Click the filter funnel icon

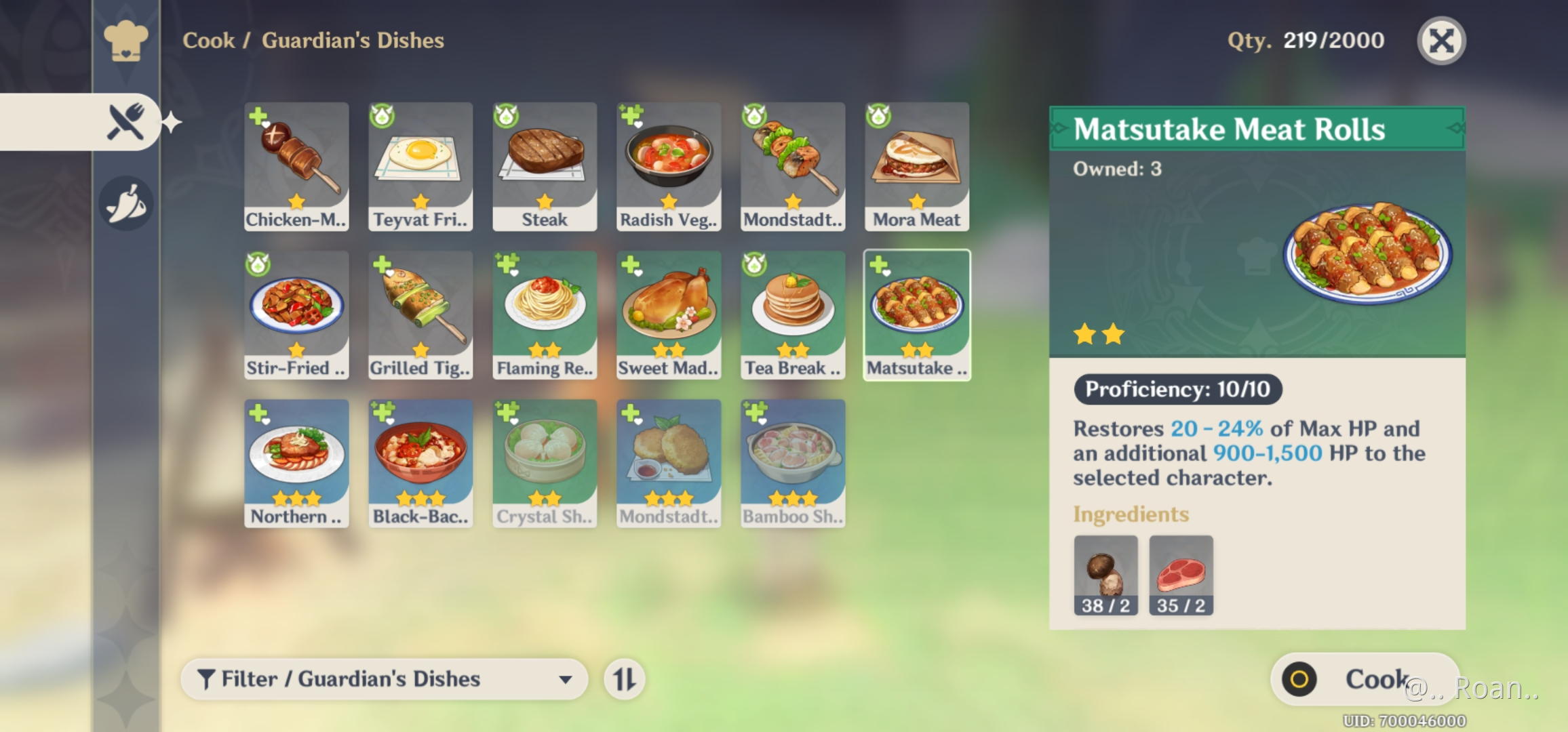207,678
